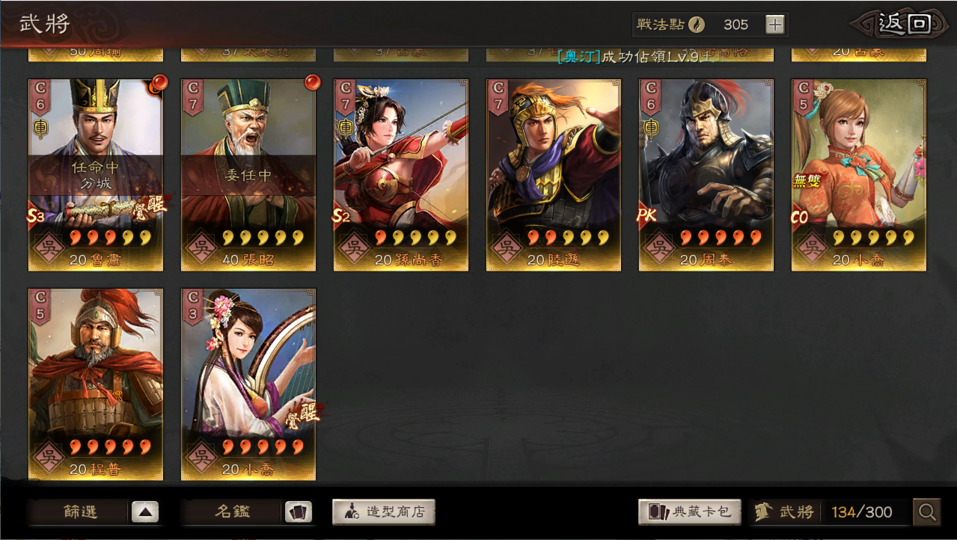Select the 周泰 general card
This screenshot has width=957, height=540.
pos(706,175)
